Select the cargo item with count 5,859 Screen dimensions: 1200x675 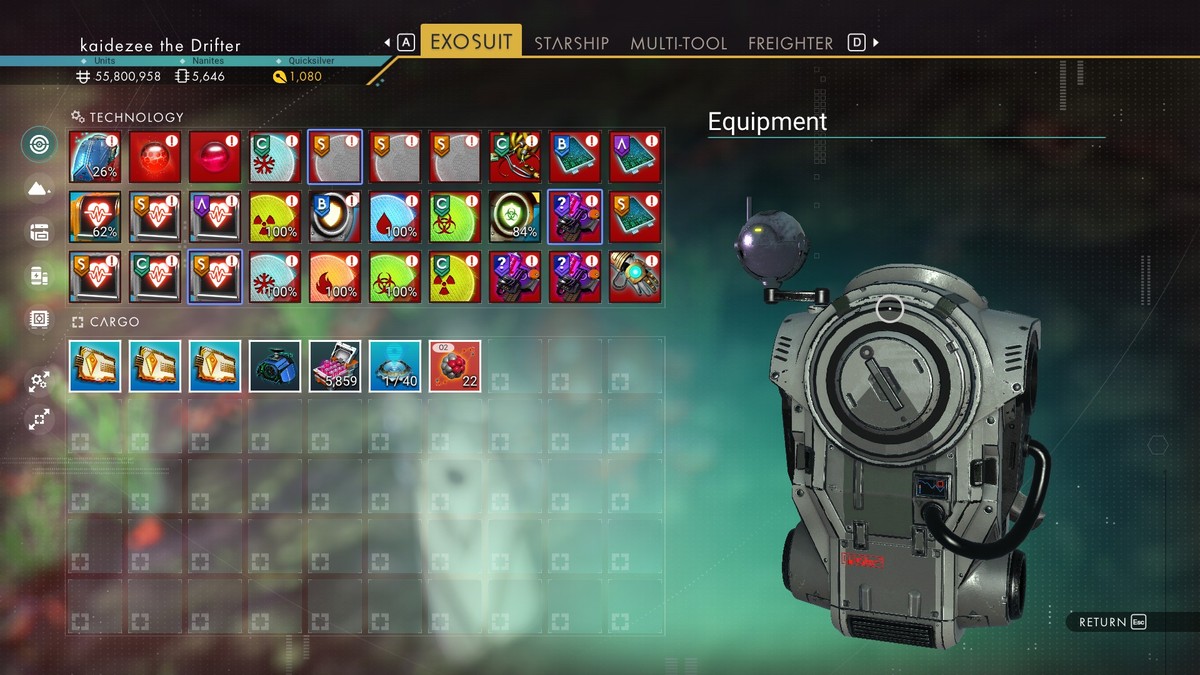coord(335,366)
